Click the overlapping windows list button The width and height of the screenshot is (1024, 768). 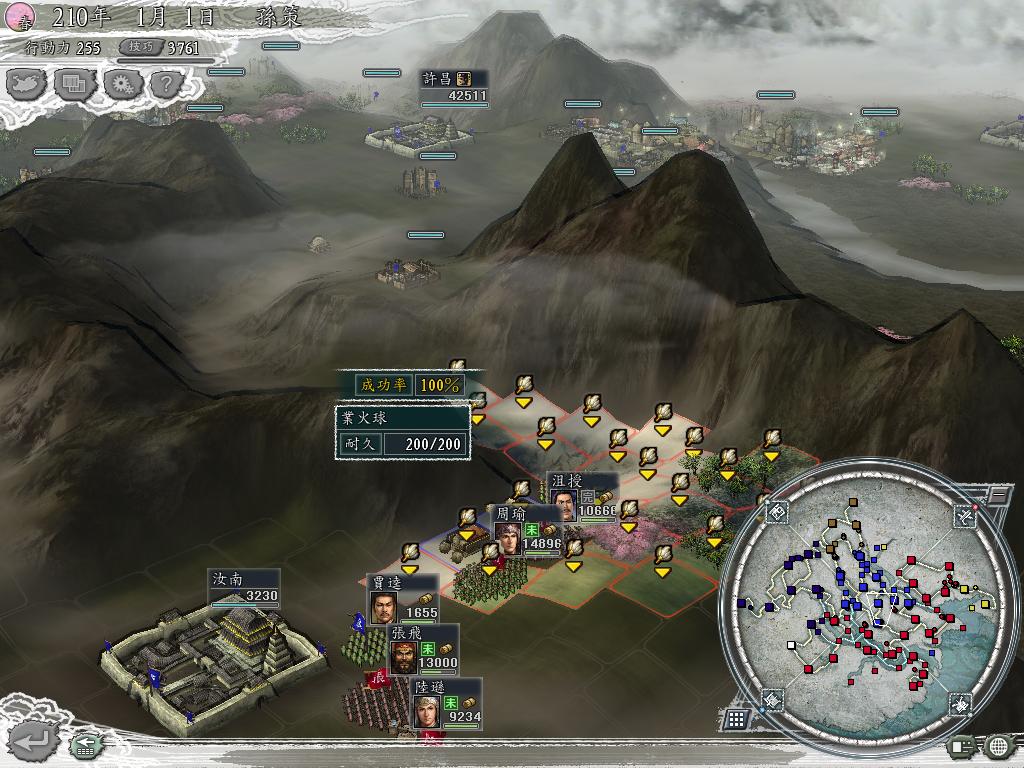[x=74, y=84]
